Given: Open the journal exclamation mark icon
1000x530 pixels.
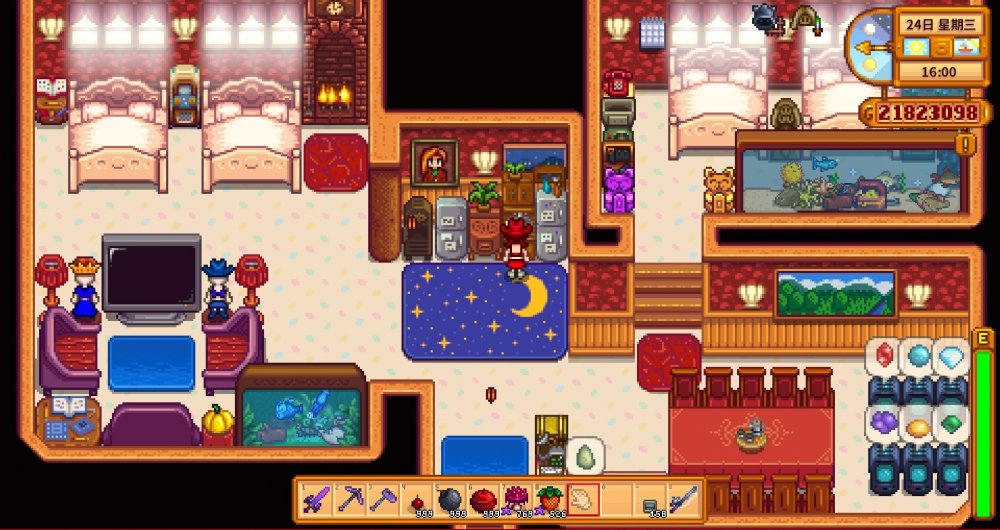Looking at the screenshot, I should [965, 145].
